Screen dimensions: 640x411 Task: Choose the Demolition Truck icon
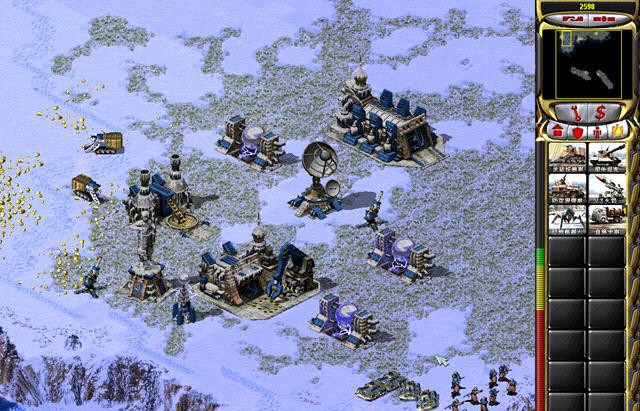(x=608, y=217)
